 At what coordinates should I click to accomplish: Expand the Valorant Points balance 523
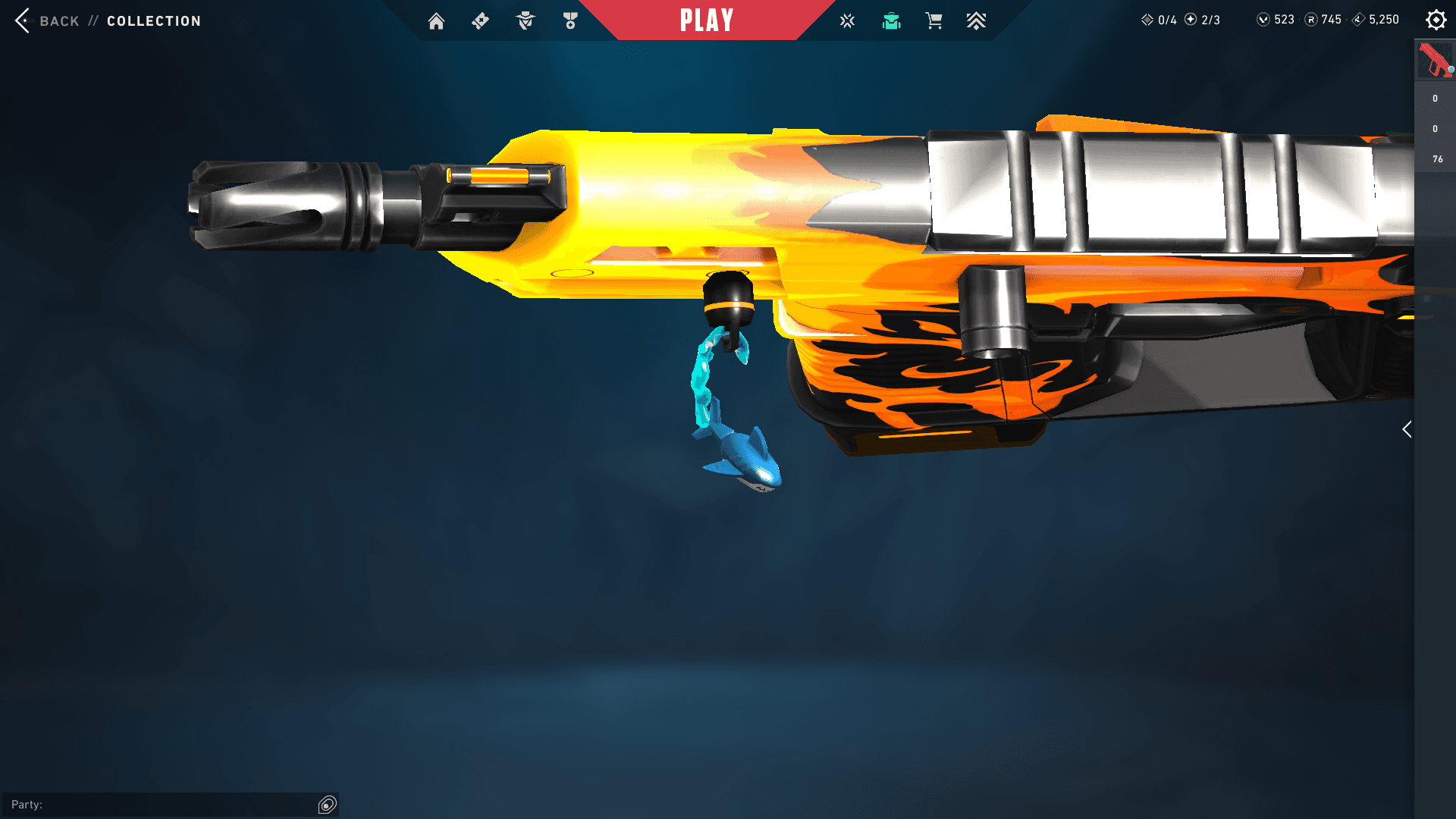coord(1274,20)
